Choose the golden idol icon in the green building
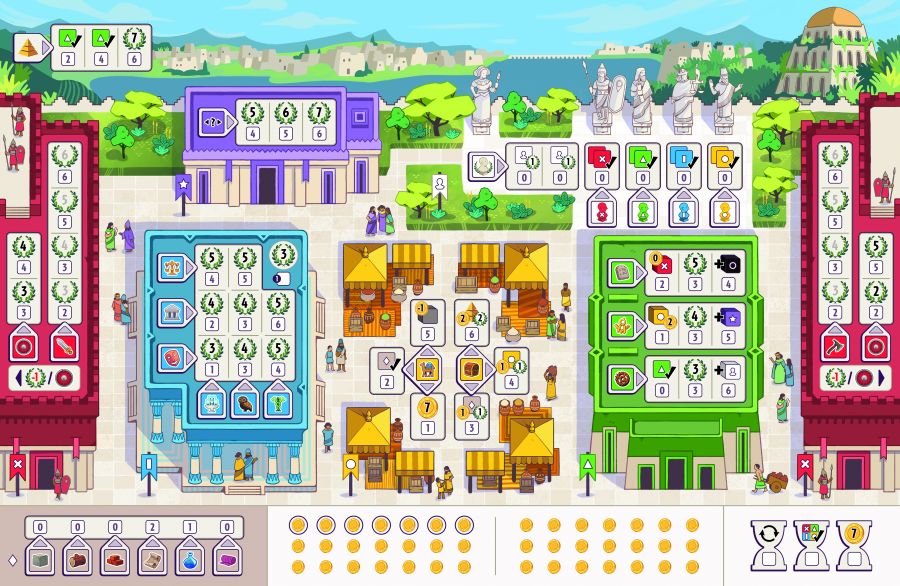 622,325
